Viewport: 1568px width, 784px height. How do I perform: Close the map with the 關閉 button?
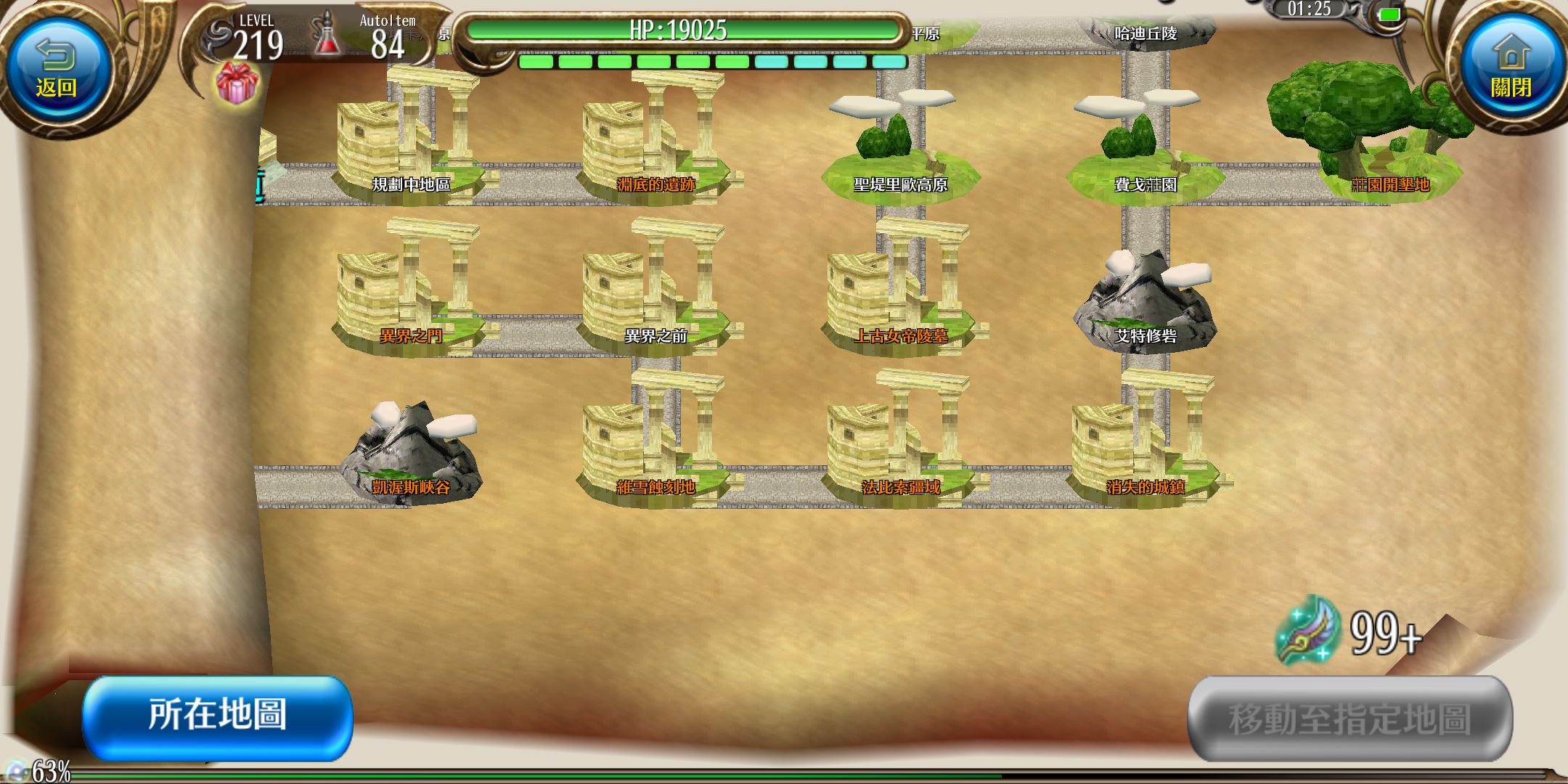(1511, 70)
